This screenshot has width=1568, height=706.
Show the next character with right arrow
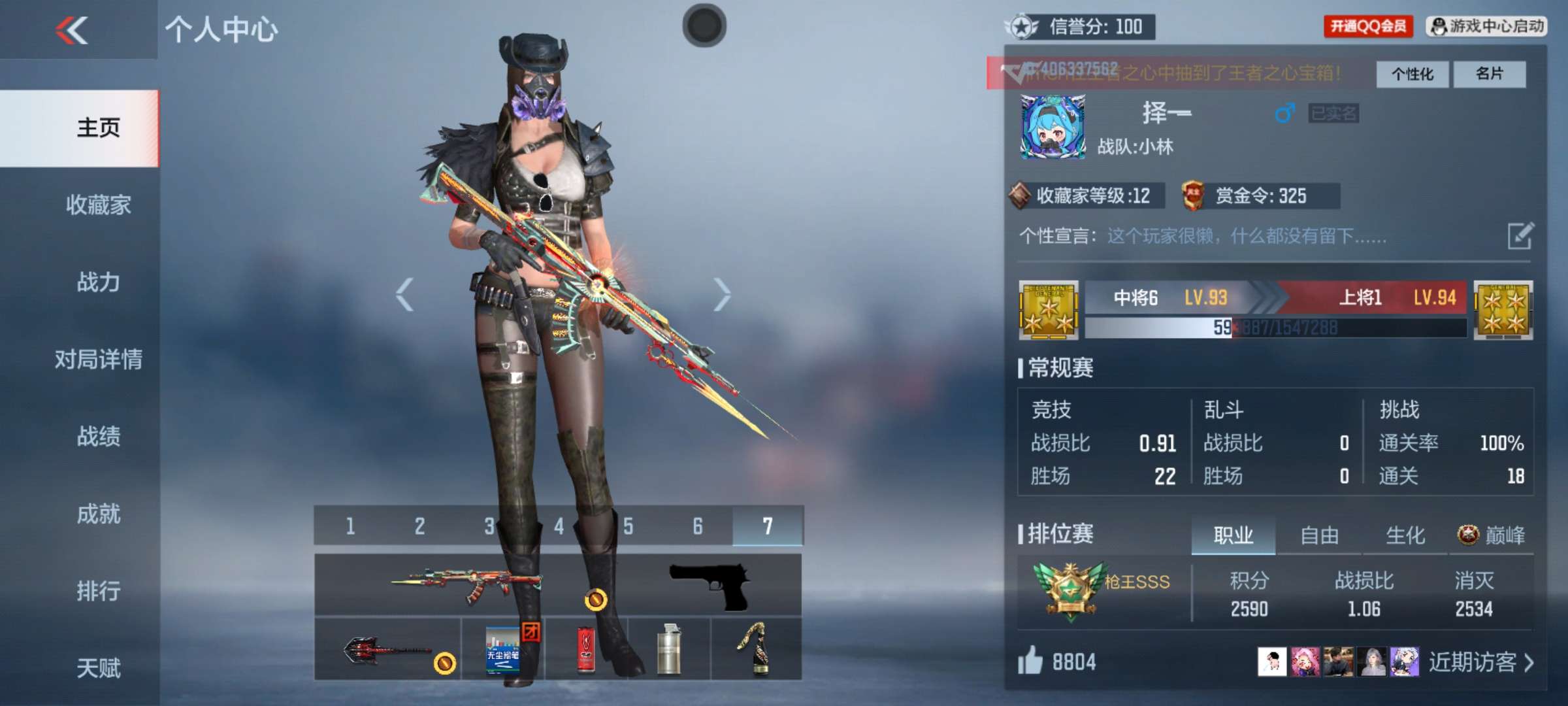click(x=721, y=295)
